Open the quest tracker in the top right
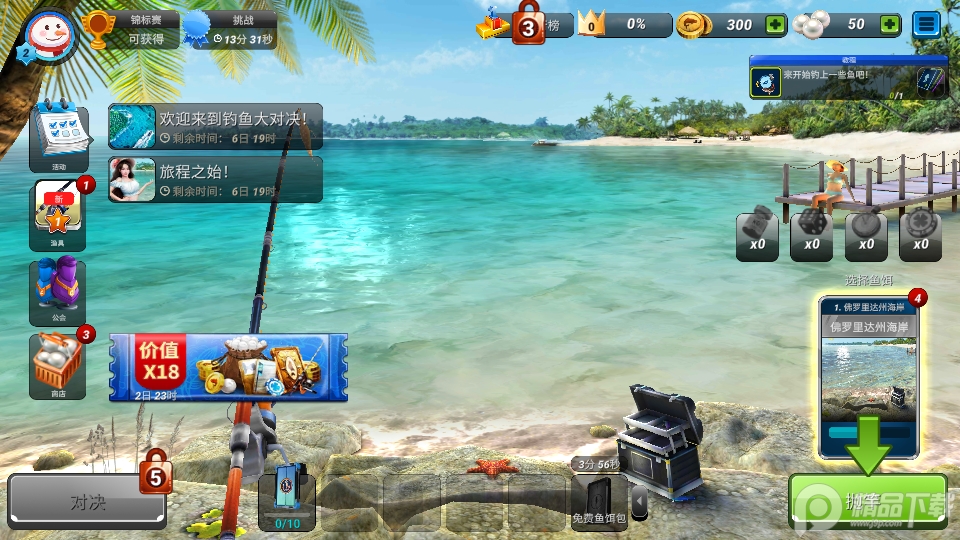The height and width of the screenshot is (540, 960). coord(848,78)
